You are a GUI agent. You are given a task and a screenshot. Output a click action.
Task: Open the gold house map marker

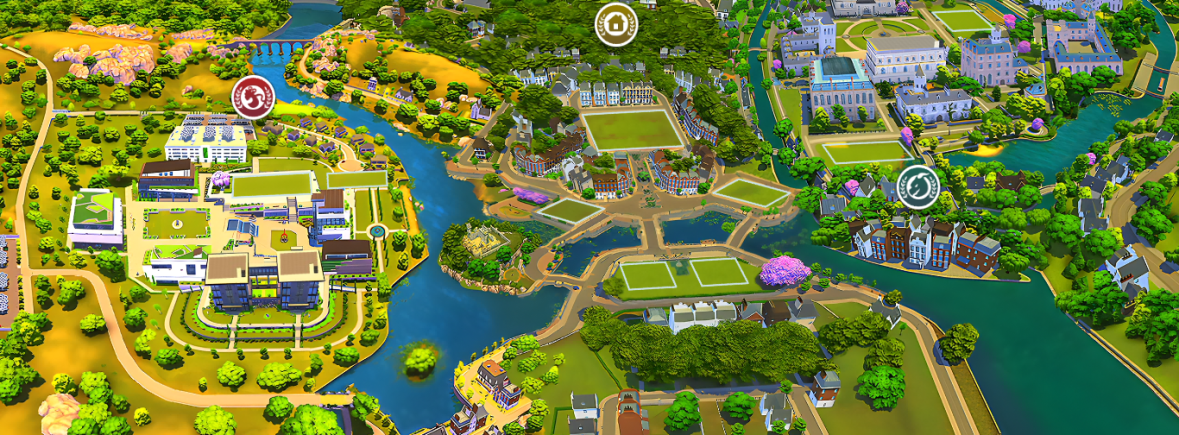point(614,22)
